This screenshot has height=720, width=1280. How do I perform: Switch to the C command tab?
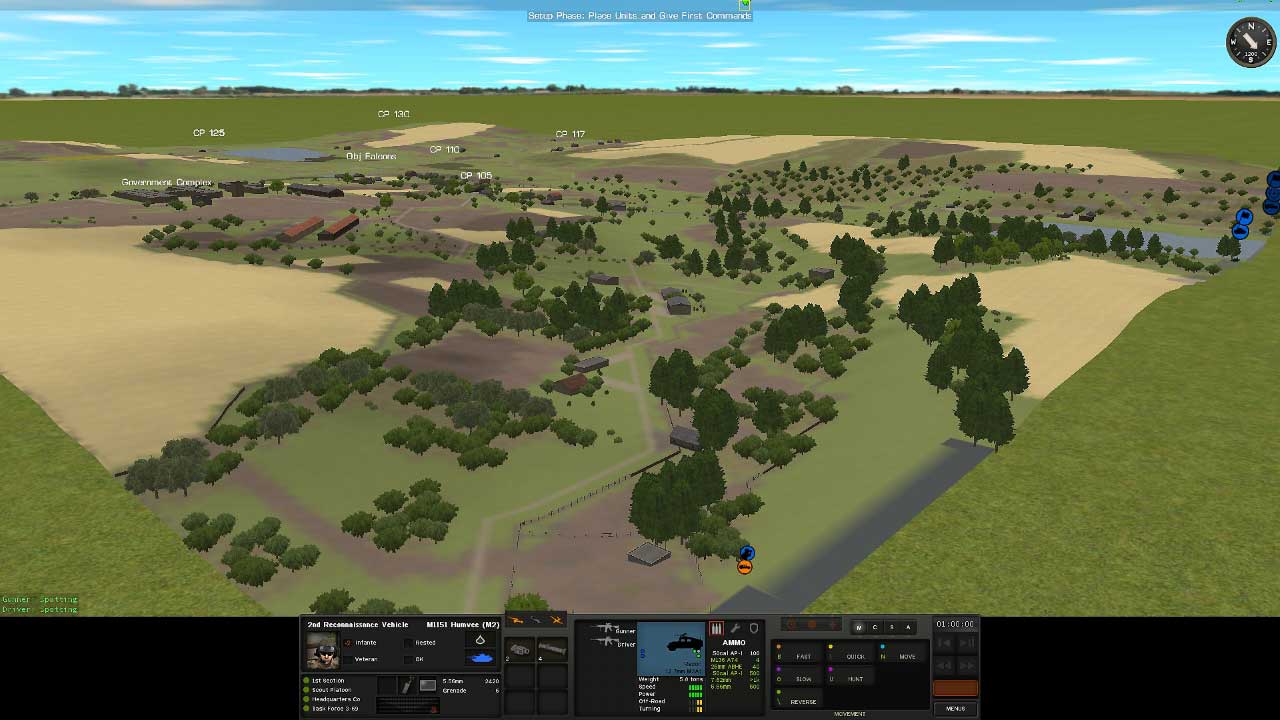pos(874,627)
